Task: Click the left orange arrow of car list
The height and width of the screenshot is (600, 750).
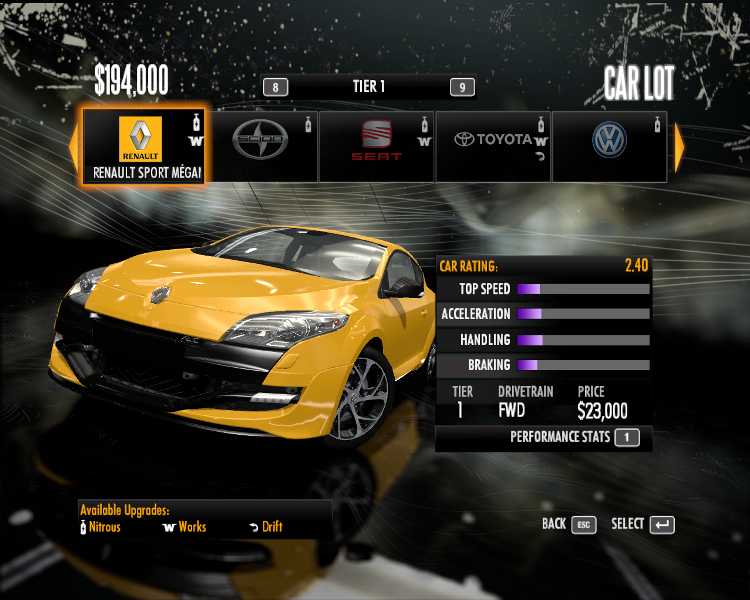Action: tap(73, 148)
